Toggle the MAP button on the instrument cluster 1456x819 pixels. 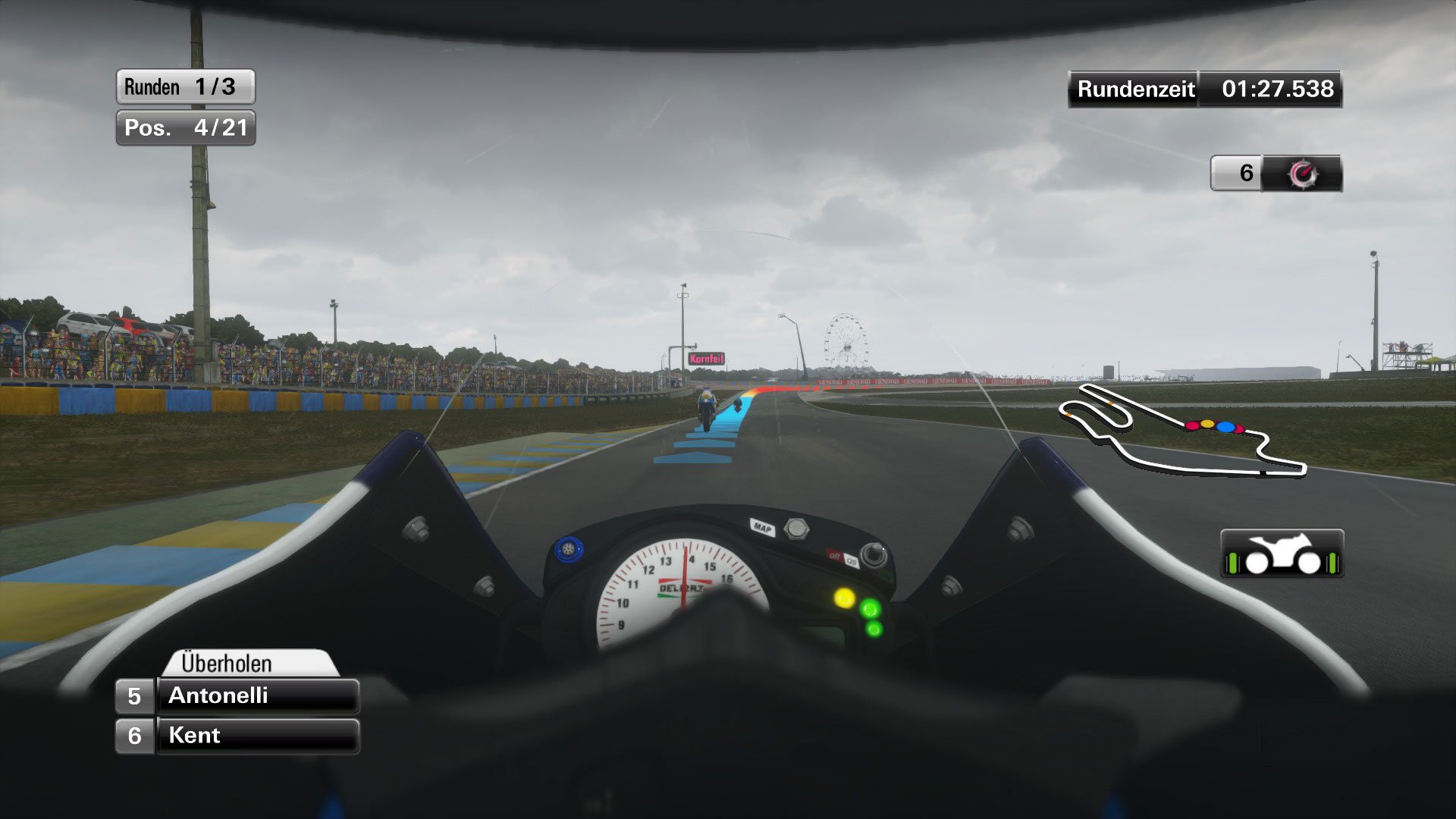pyautogui.click(x=763, y=526)
